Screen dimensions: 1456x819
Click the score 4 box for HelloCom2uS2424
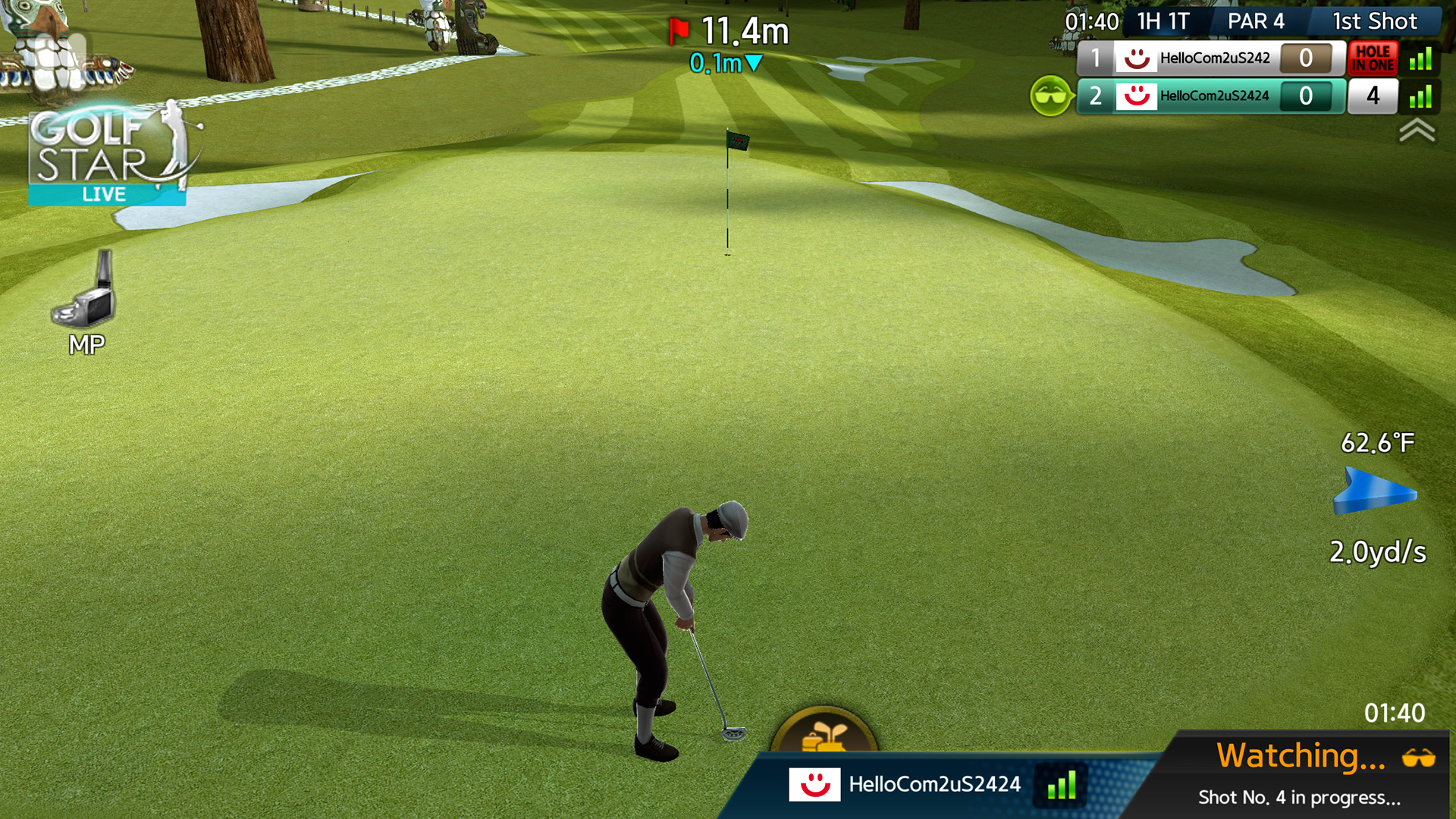(x=1374, y=97)
